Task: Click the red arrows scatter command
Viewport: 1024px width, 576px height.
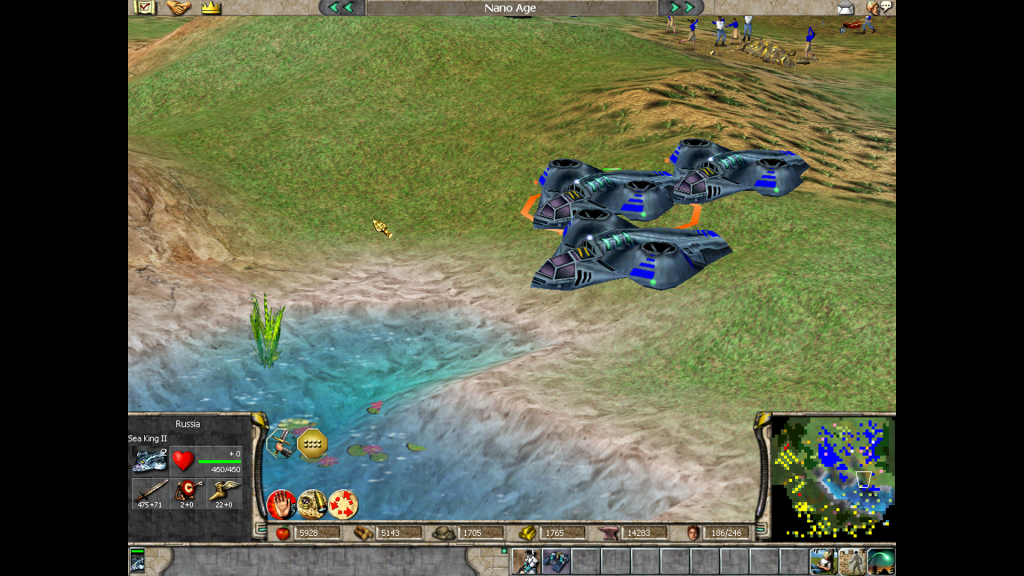Action: click(x=343, y=503)
